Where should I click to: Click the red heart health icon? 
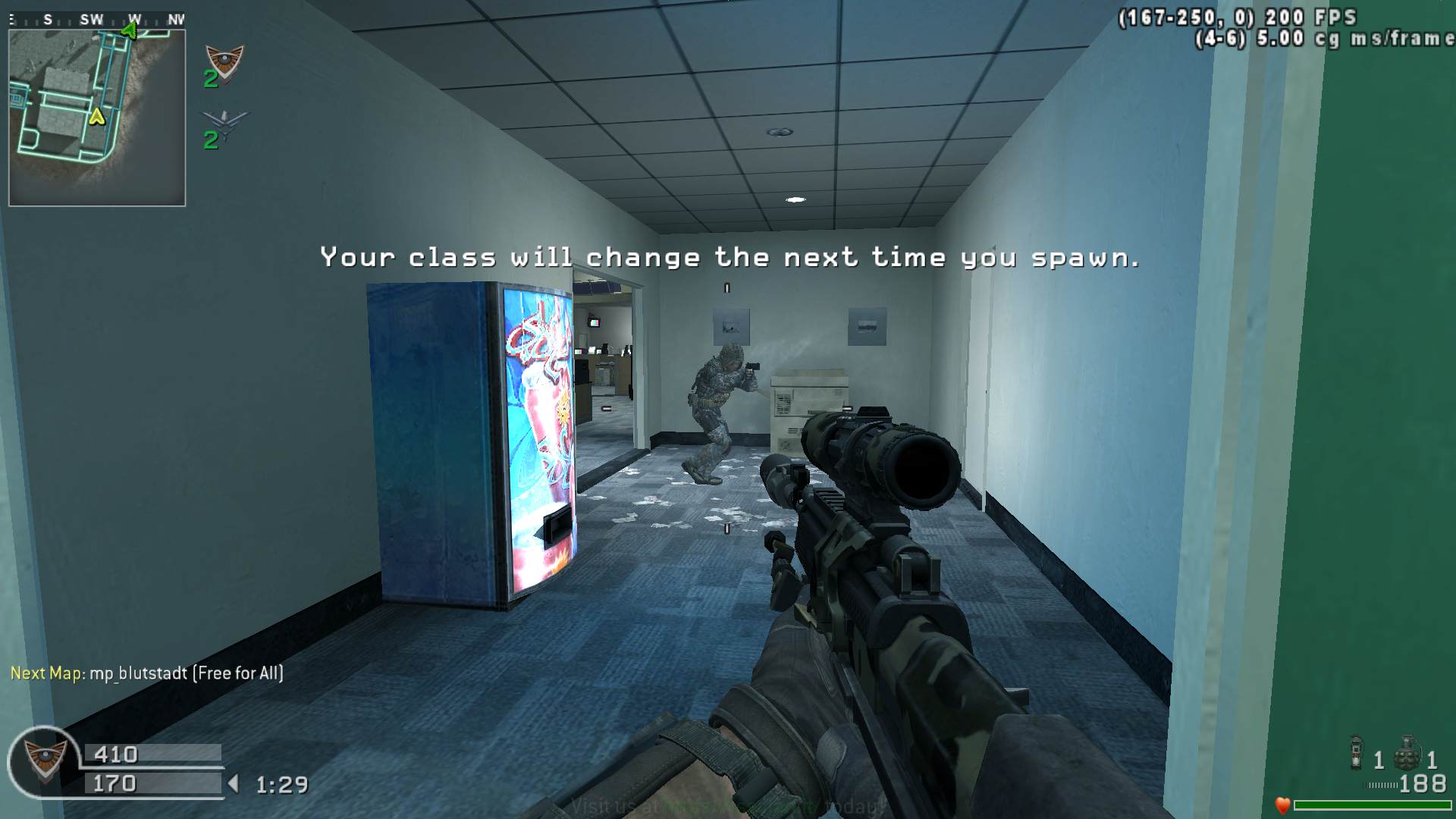(x=1282, y=805)
